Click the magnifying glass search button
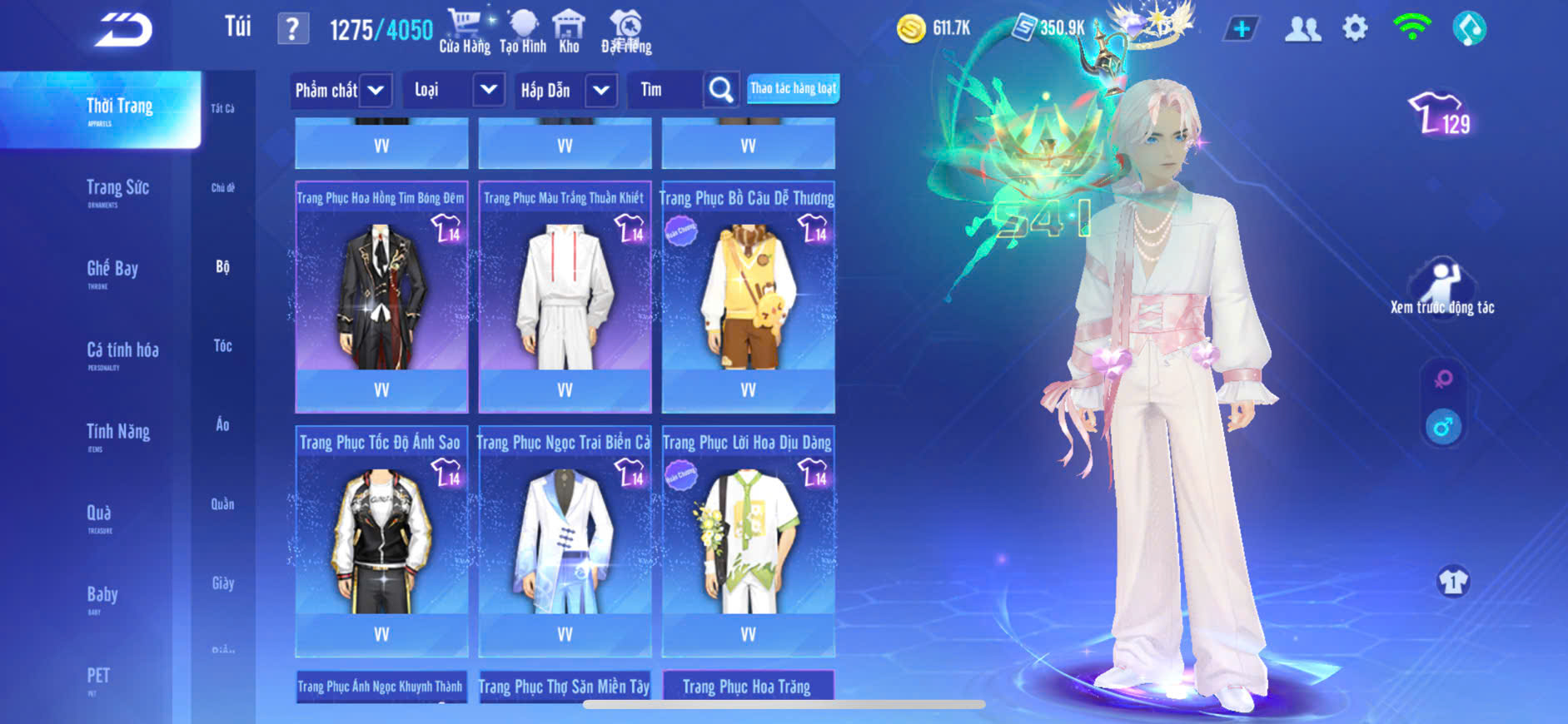Viewport: 1568px width, 724px height. 720,90
